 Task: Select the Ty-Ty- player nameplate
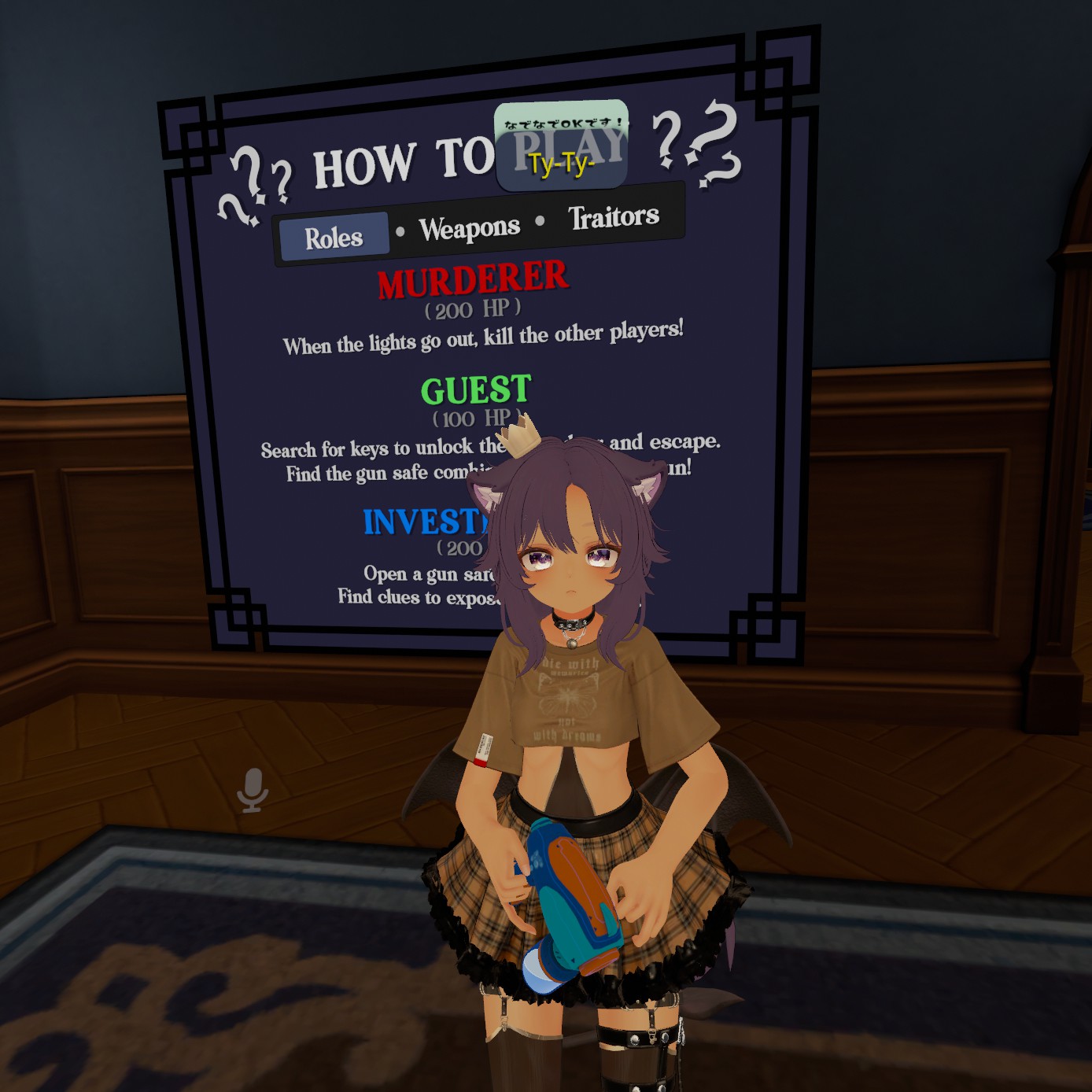[561, 163]
